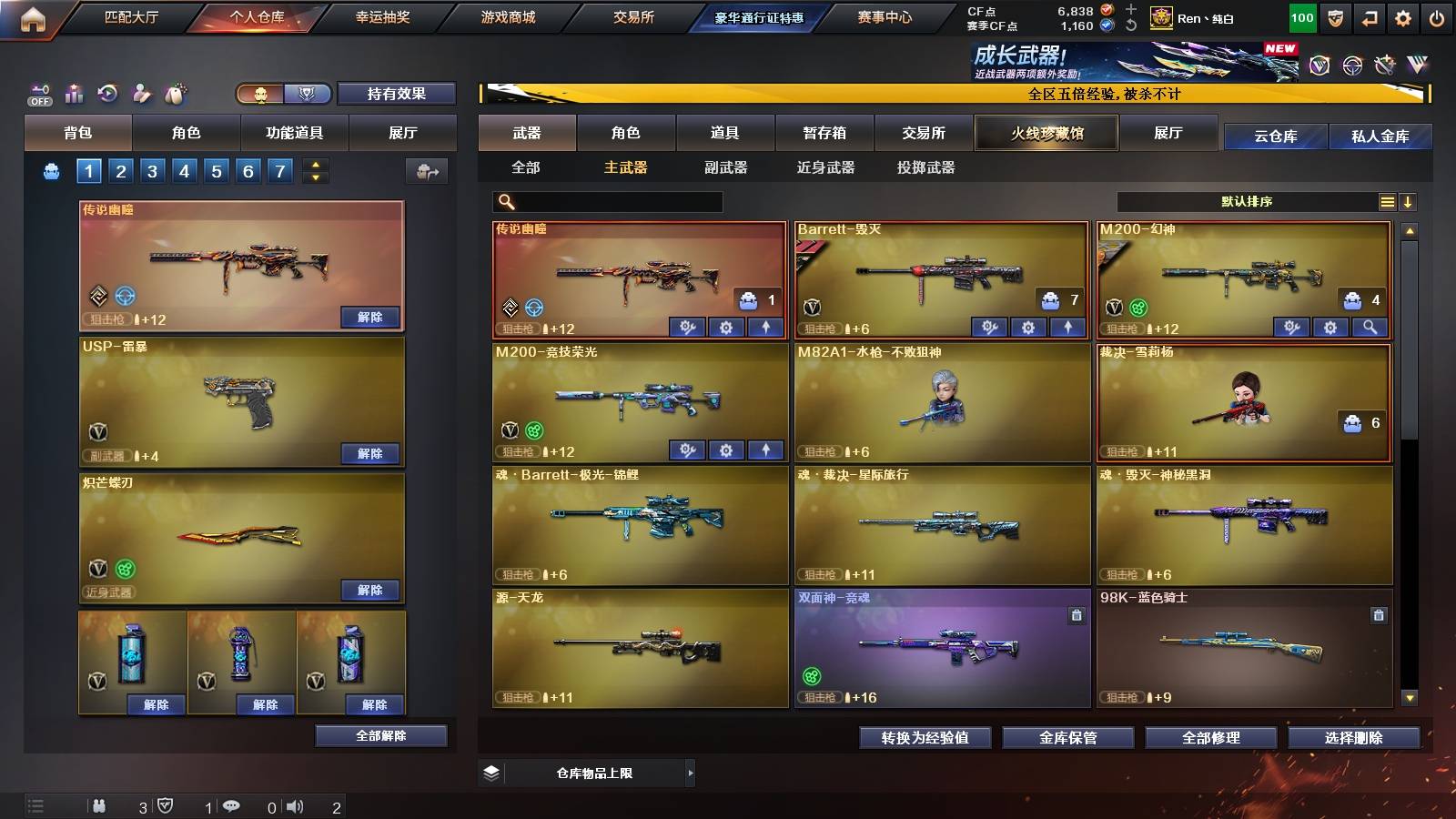Click the 转换为经验值 button
The height and width of the screenshot is (819, 1456).
pos(925,738)
